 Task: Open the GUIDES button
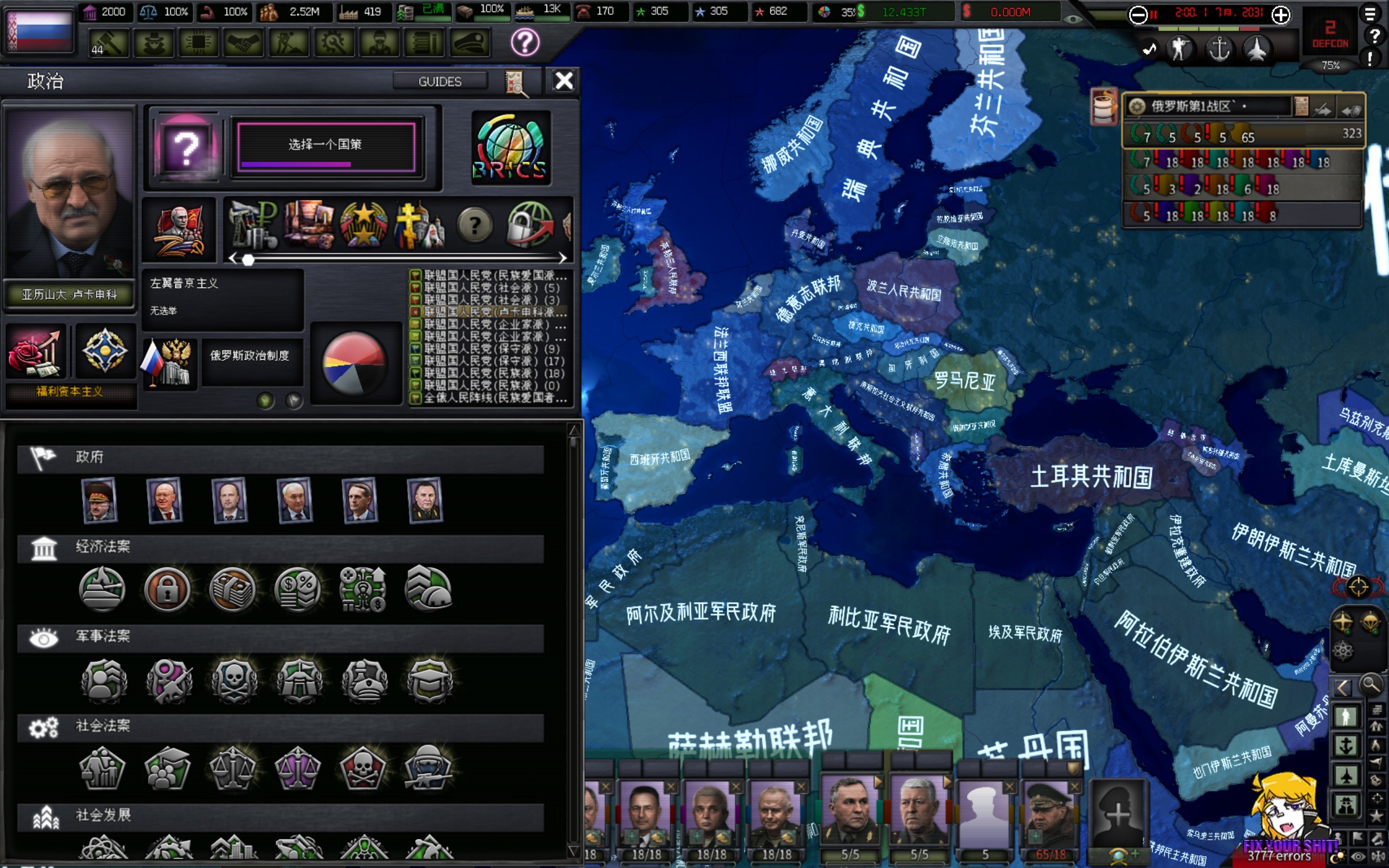[439, 81]
